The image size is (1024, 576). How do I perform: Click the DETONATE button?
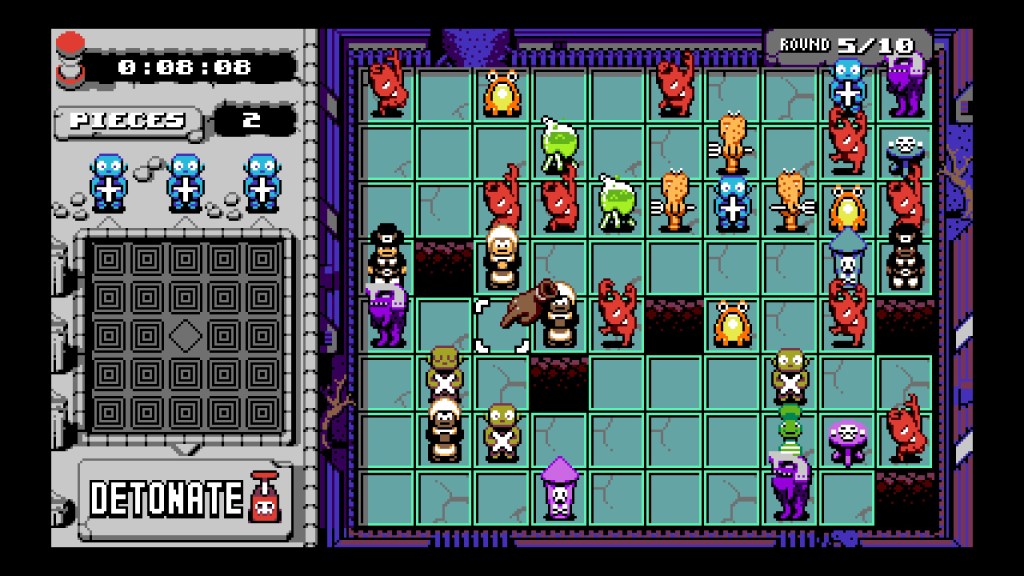point(184,497)
